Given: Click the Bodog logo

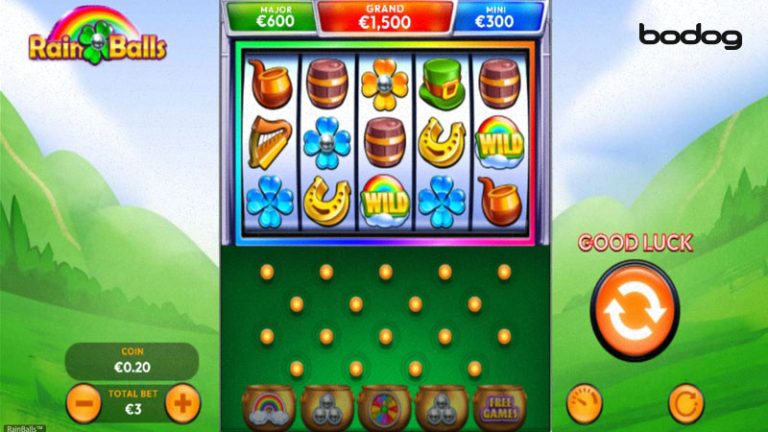Looking at the screenshot, I should 690,37.
